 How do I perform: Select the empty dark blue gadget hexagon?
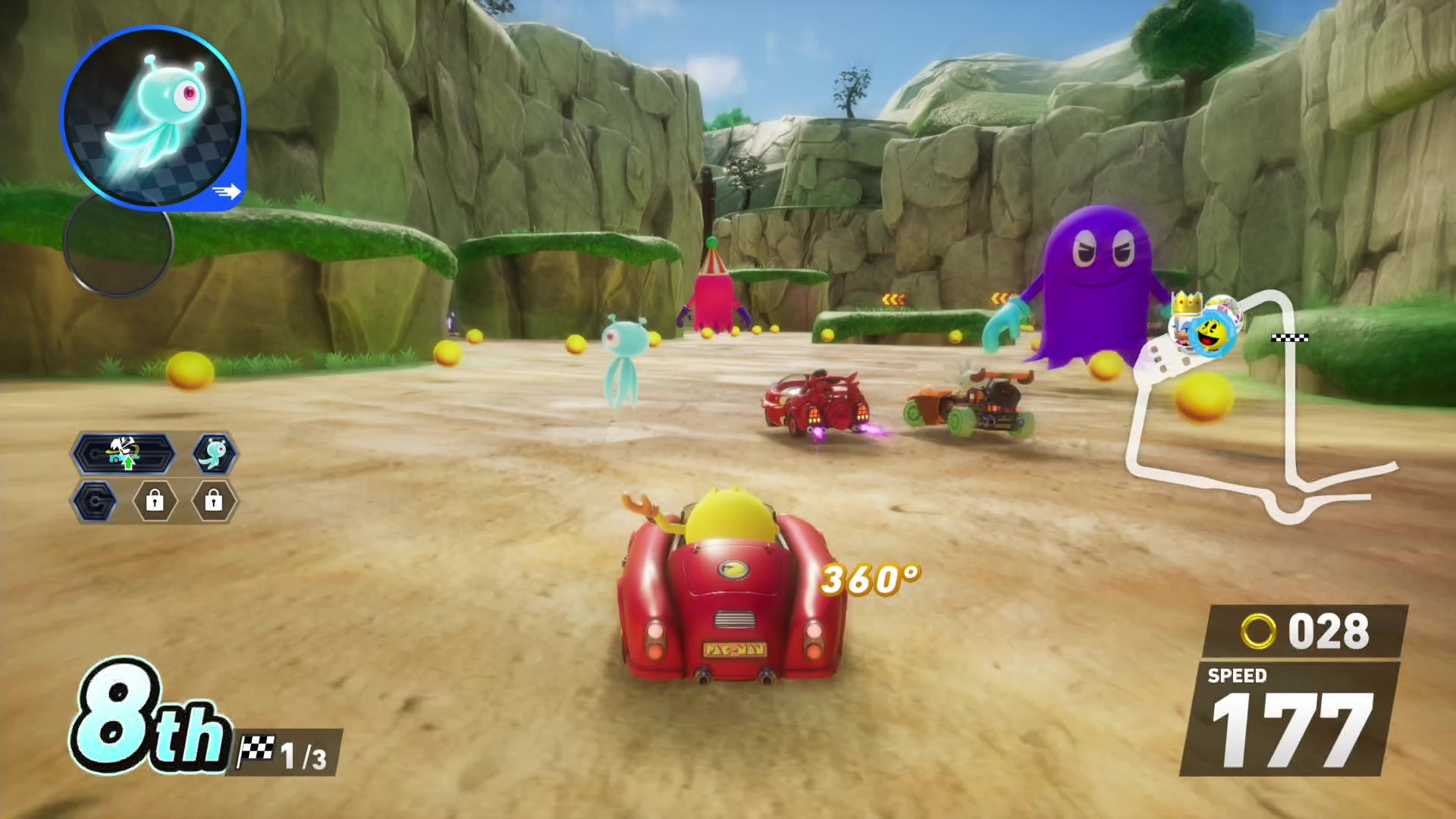pos(96,501)
